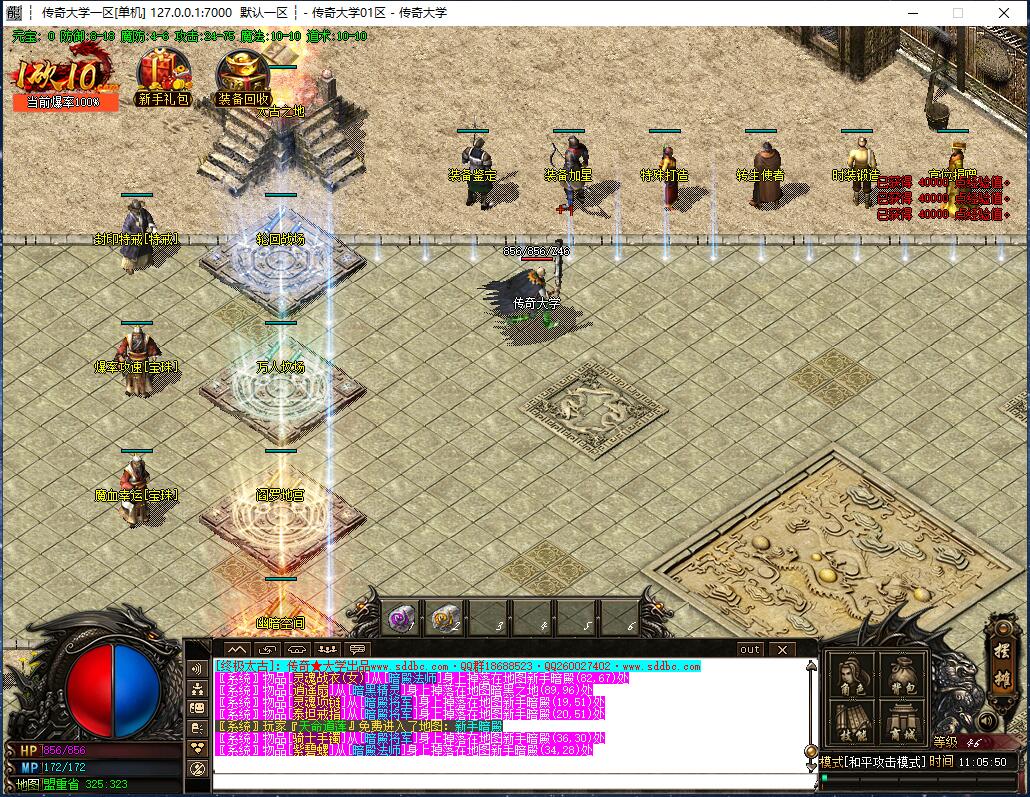Close the game window
The image size is (1030, 797).
click(x=1004, y=13)
